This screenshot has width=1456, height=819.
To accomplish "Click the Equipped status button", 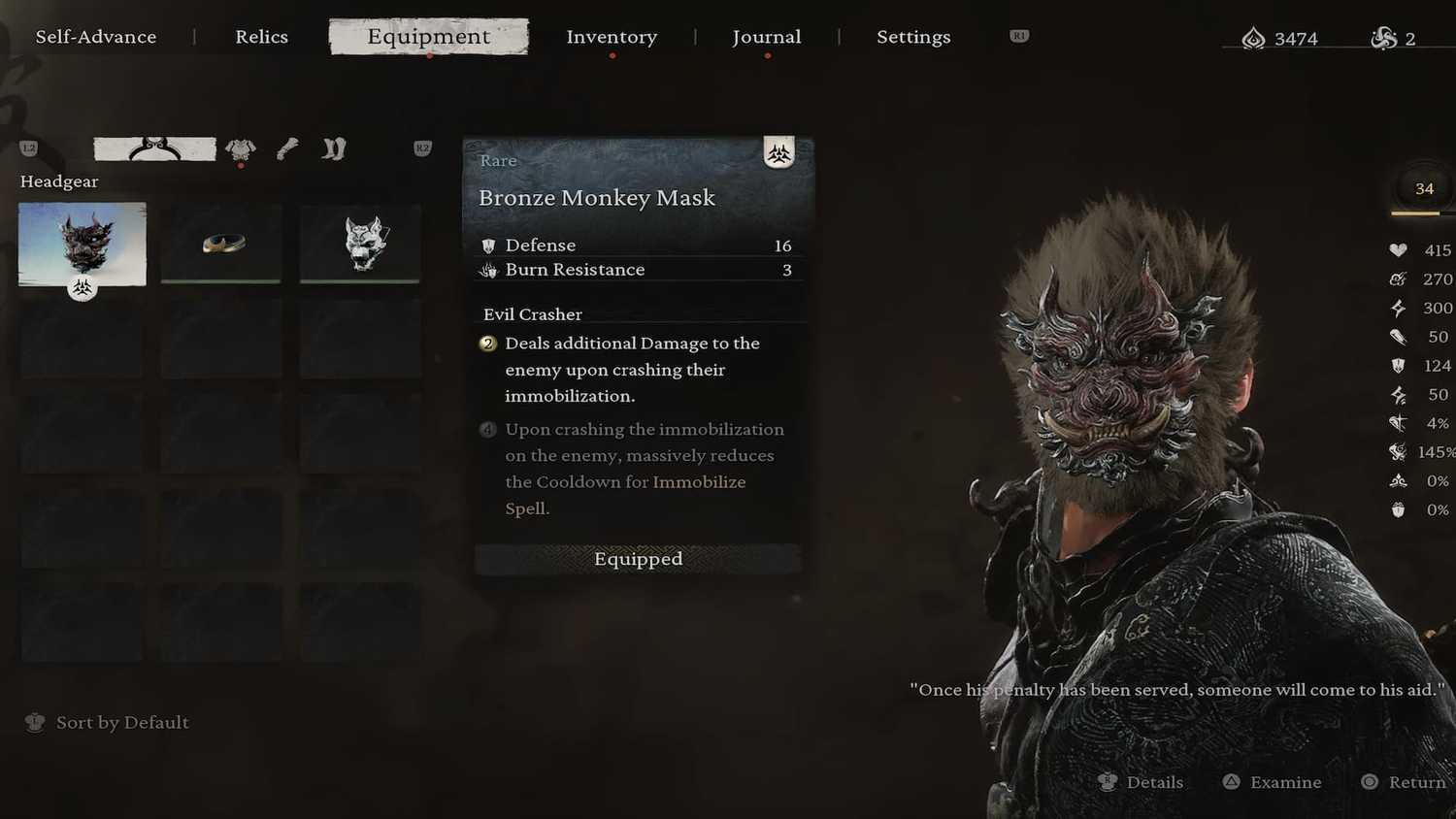I will [x=638, y=559].
